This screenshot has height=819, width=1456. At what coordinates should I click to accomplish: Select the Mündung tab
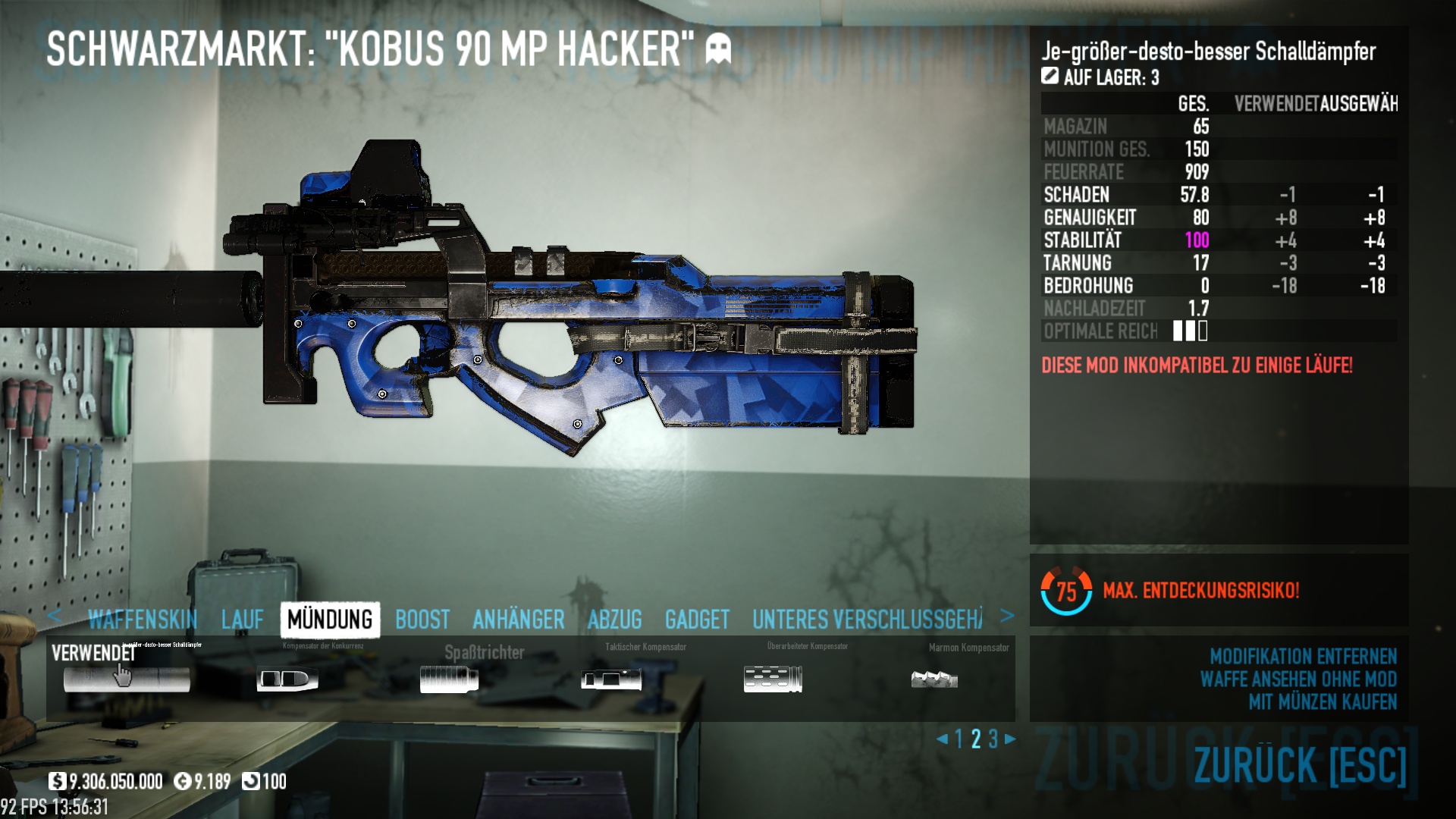[330, 620]
